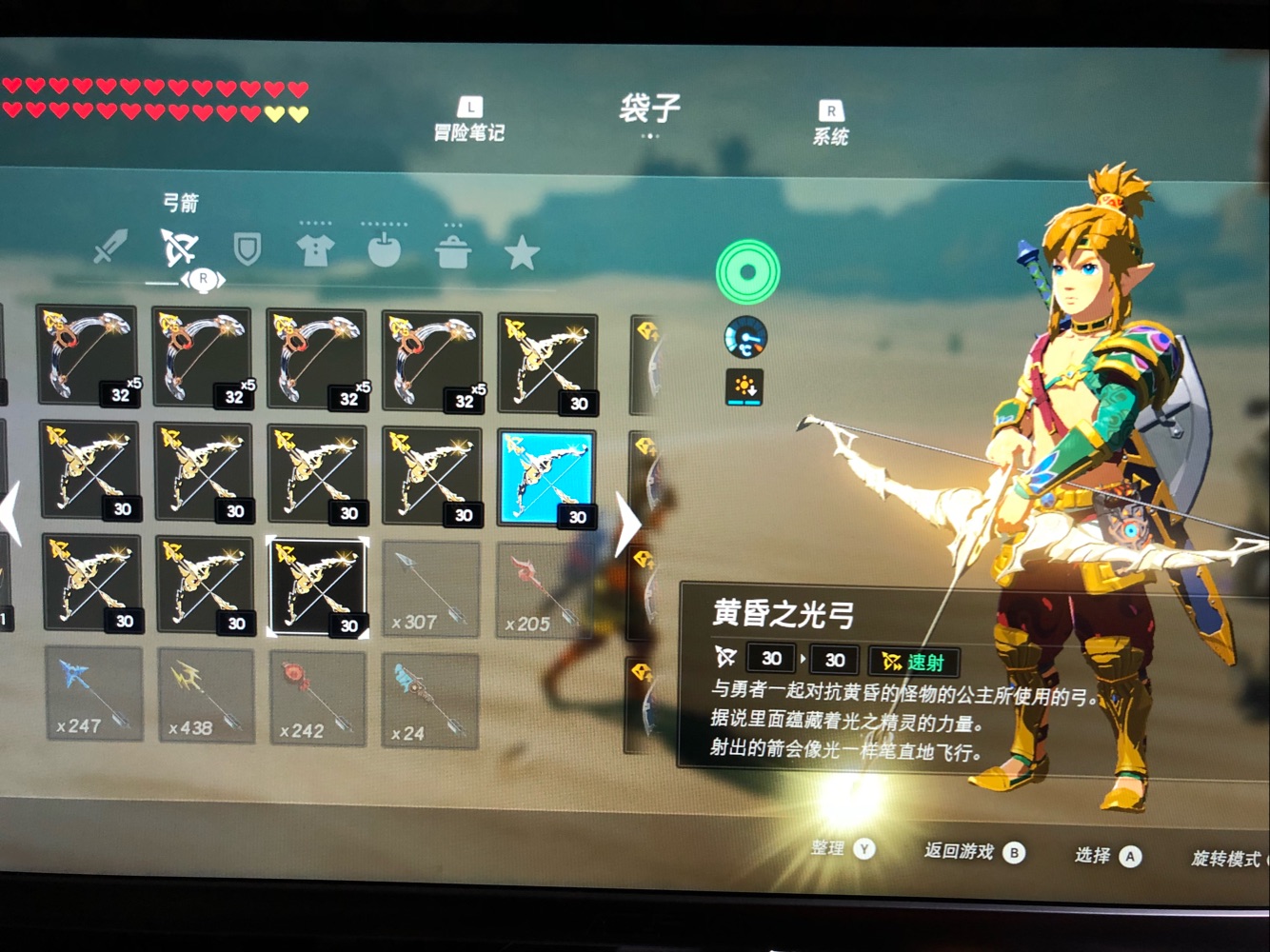Select the sword weapons category tab
Viewport: 1270px width, 952px height.
110,247
